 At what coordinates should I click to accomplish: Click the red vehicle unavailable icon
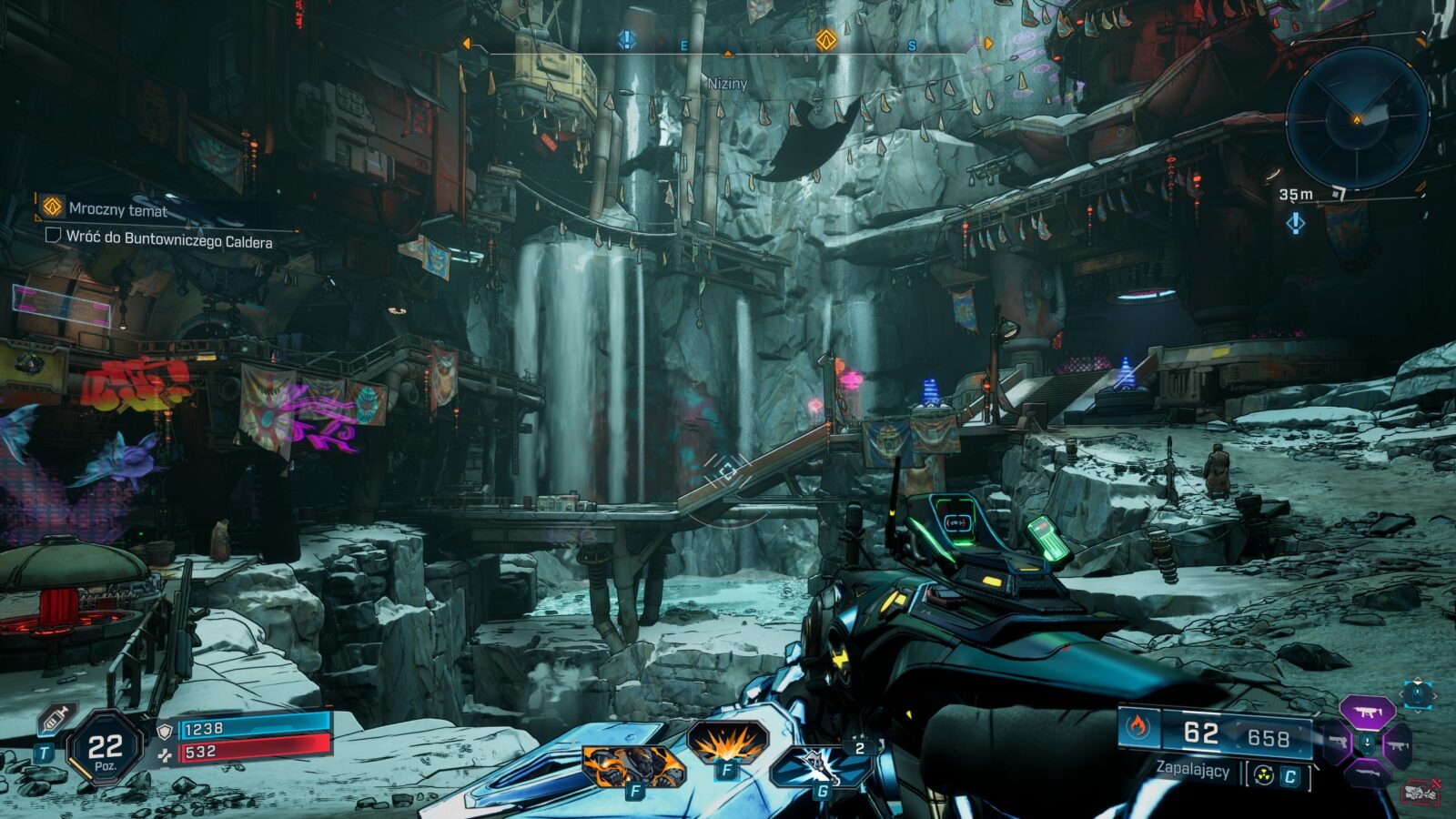(x=1421, y=792)
